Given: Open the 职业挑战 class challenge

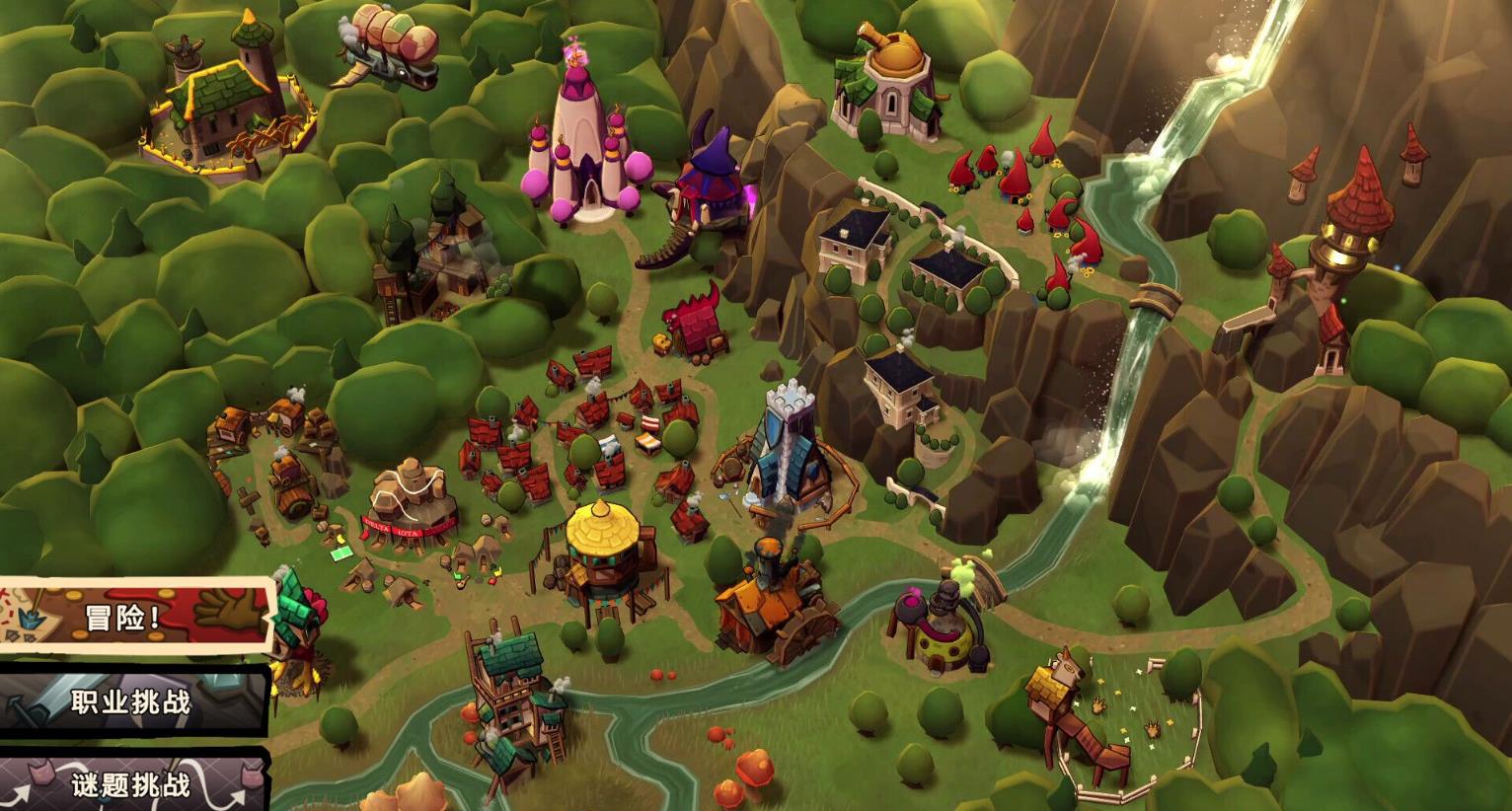Looking at the screenshot, I should [130, 702].
